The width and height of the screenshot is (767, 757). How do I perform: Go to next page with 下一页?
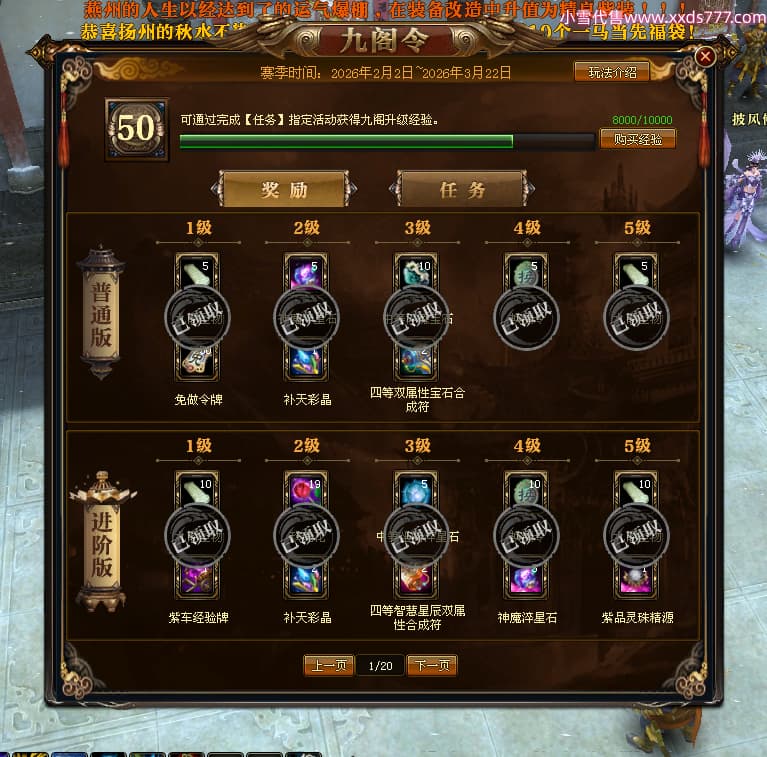432,665
